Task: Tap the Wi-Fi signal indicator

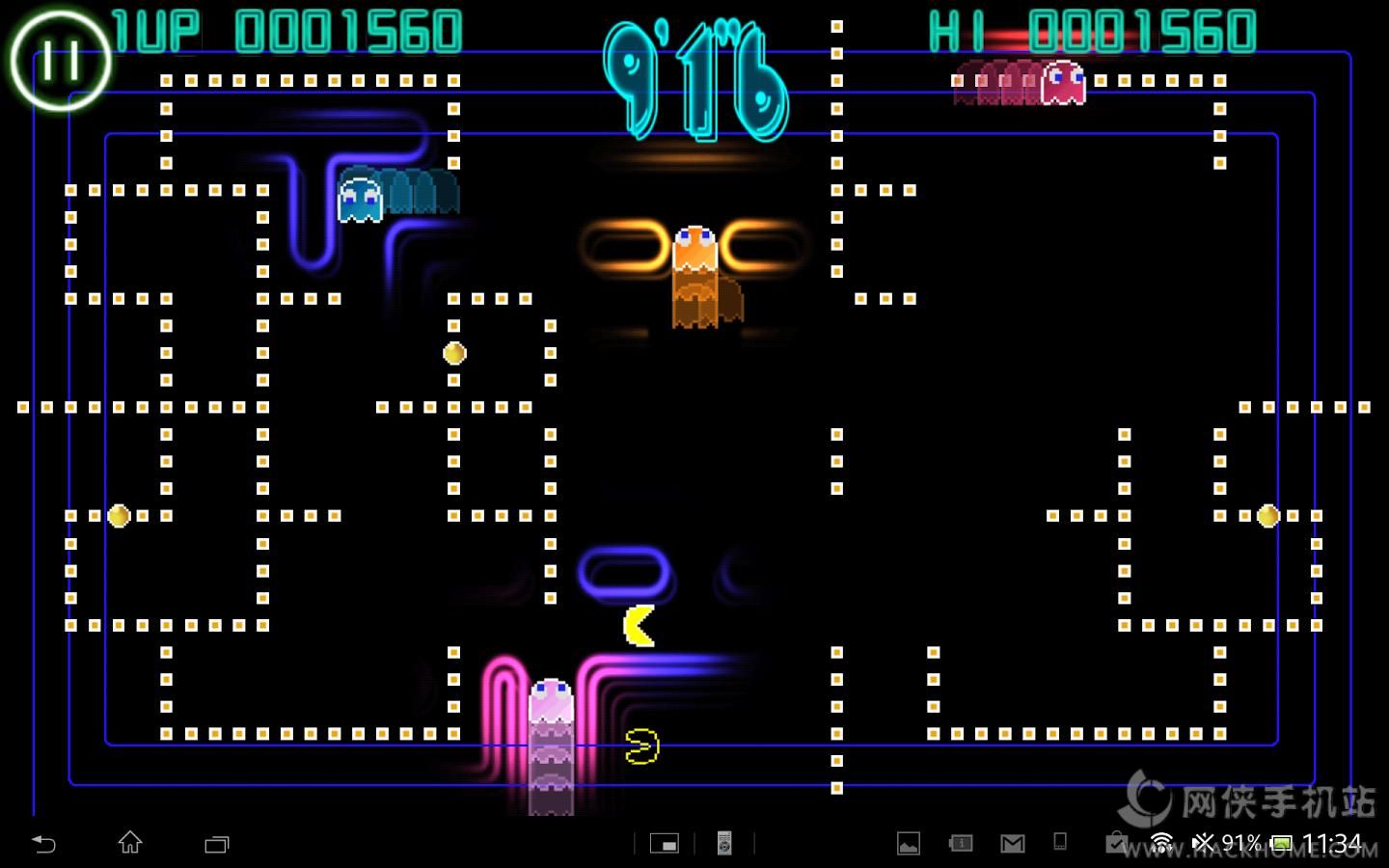Action: point(1162,841)
